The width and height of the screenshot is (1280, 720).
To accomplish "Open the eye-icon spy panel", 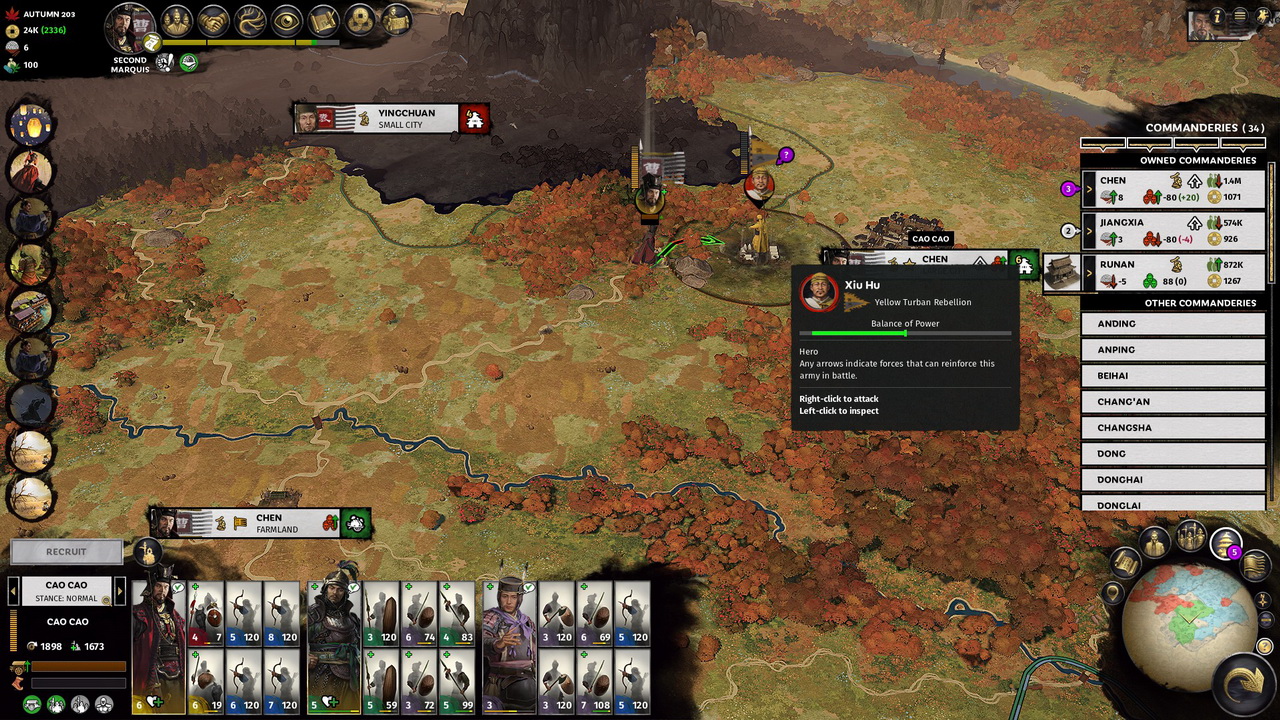I will 286,21.
